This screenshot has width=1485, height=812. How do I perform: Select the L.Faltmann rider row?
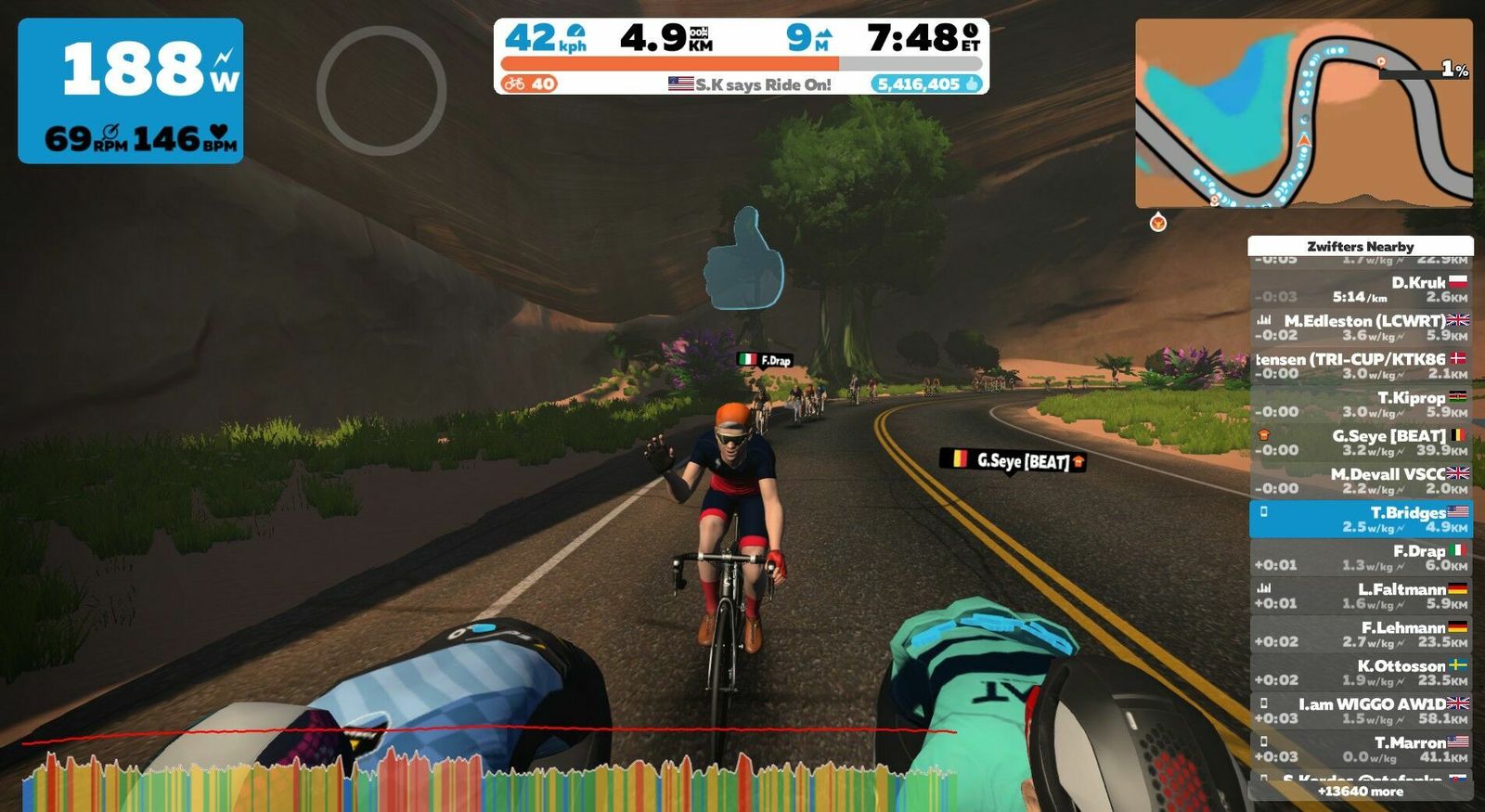click(x=1361, y=596)
